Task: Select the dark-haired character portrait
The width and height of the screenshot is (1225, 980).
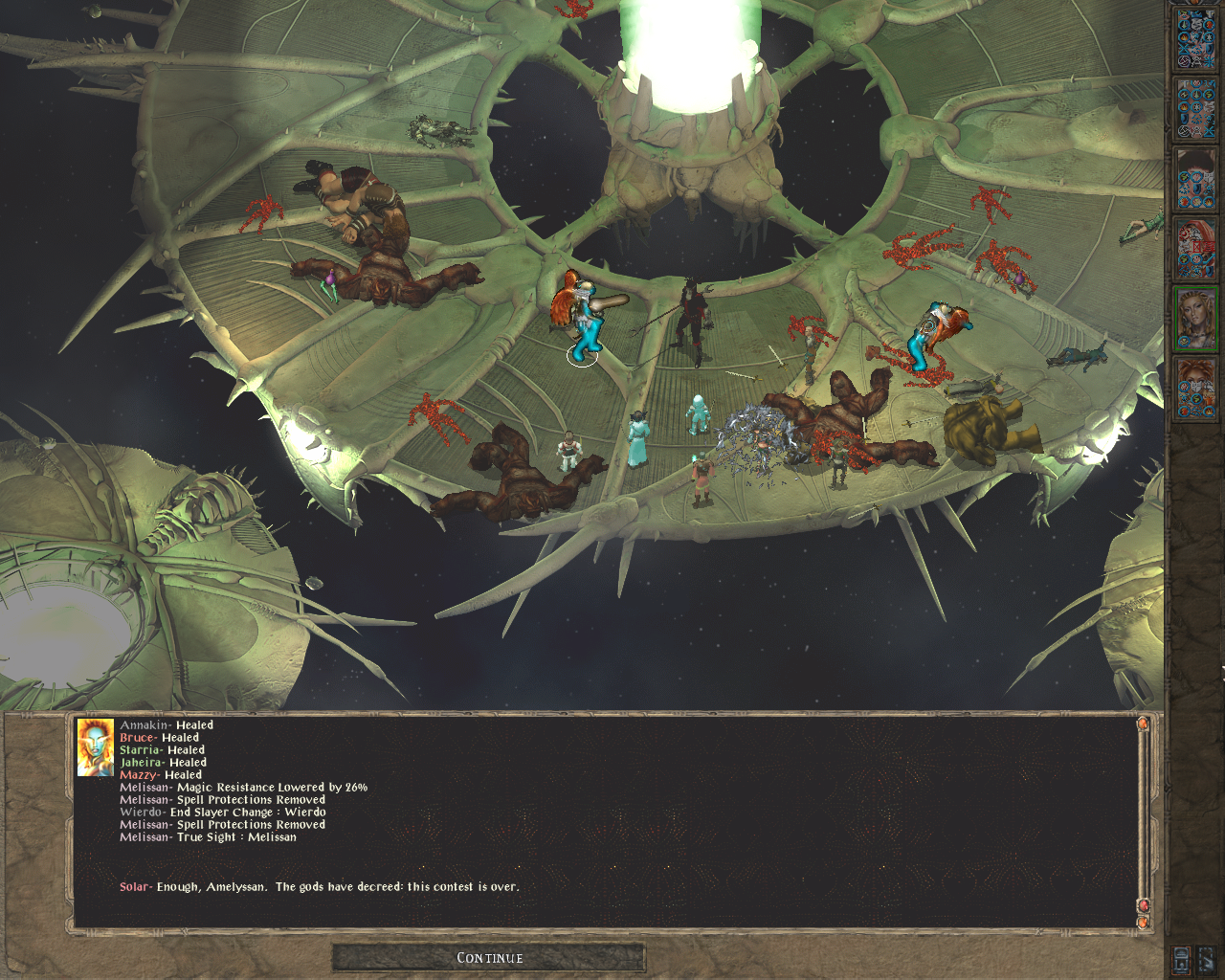Action: [x=1196, y=179]
